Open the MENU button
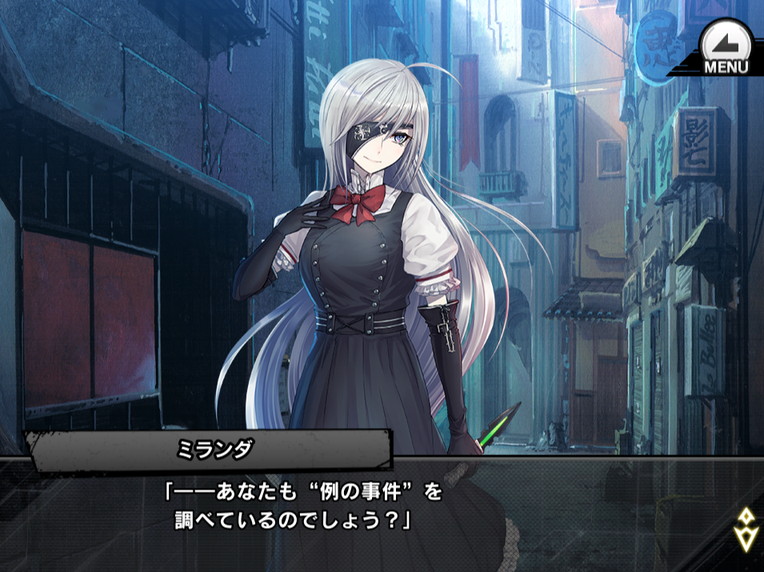Image resolution: width=764 pixels, height=572 pixels. pyautogui.click(x=724, y=47)
